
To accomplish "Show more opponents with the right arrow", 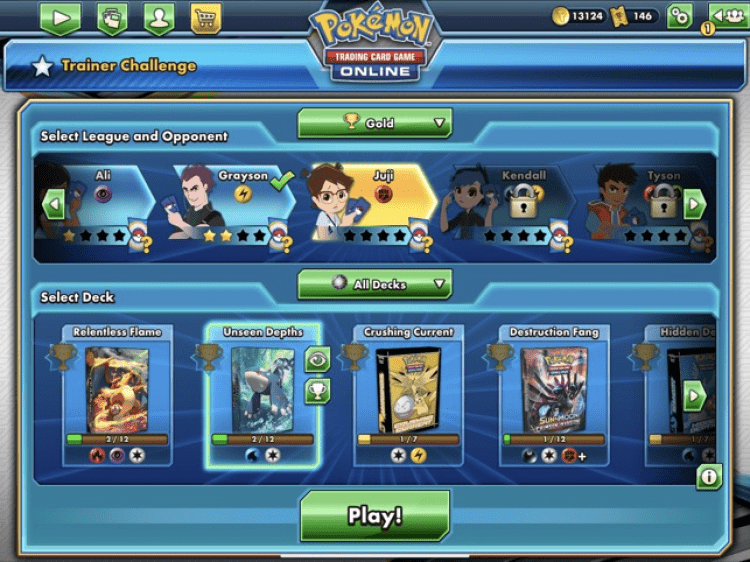I will 694,206.
